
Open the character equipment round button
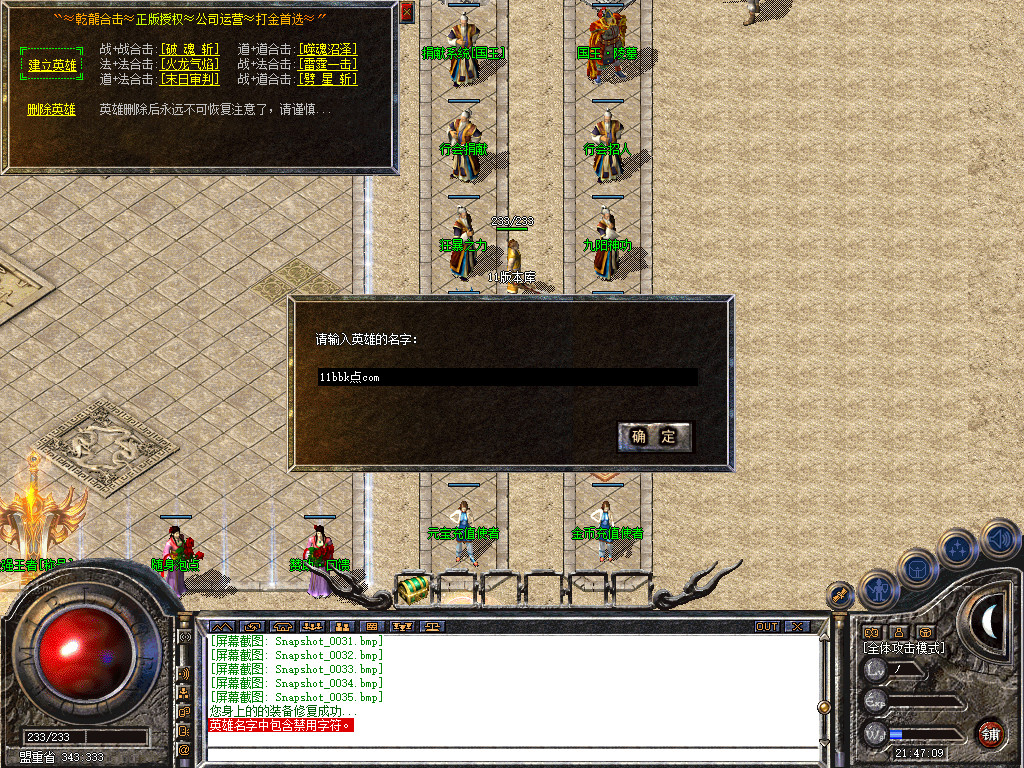coord(876,590)
